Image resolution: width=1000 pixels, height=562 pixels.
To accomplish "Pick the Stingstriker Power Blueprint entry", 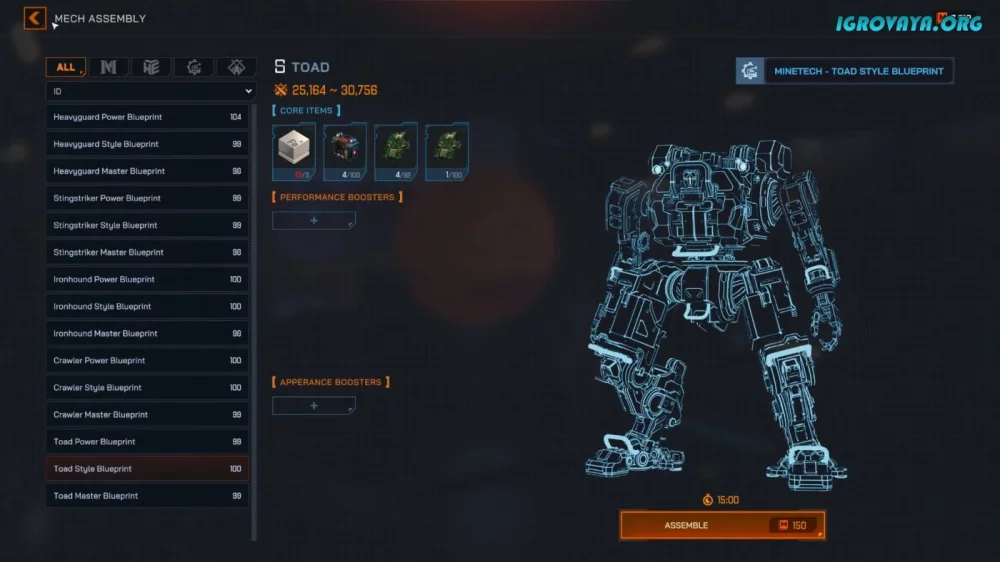I will coord(148,198).
